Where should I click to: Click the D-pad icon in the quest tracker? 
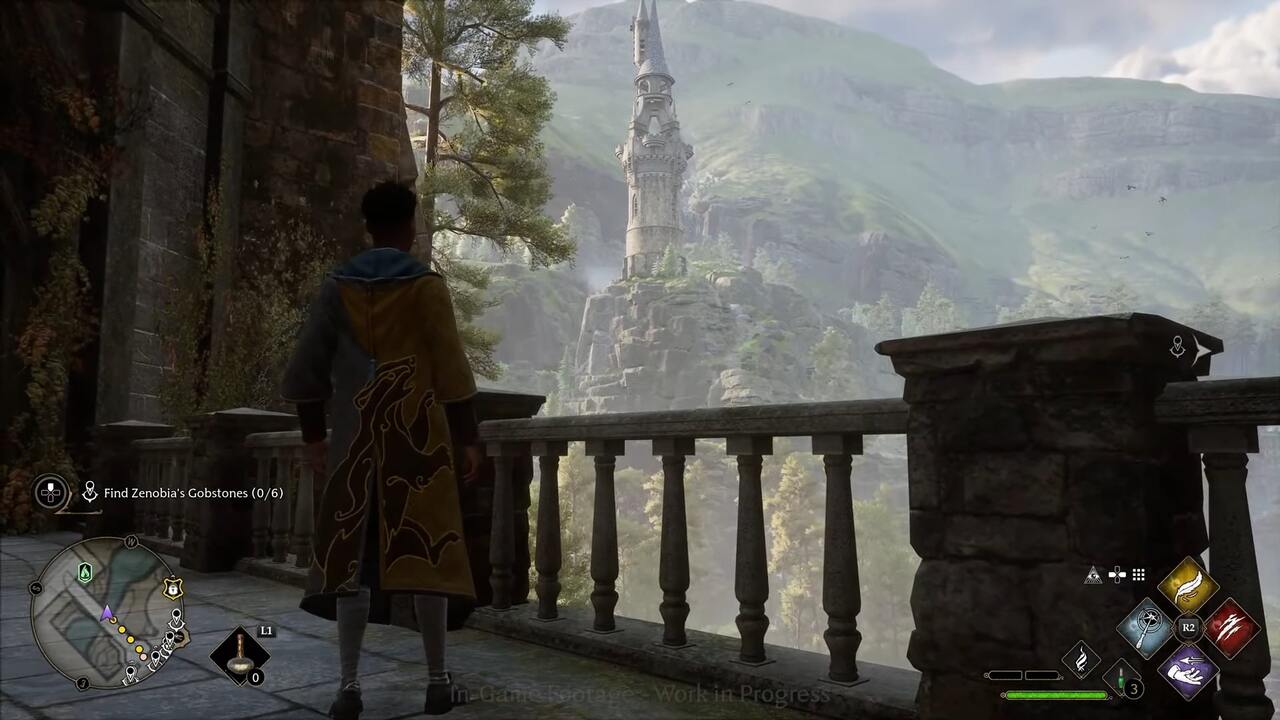tap(49, 490)
